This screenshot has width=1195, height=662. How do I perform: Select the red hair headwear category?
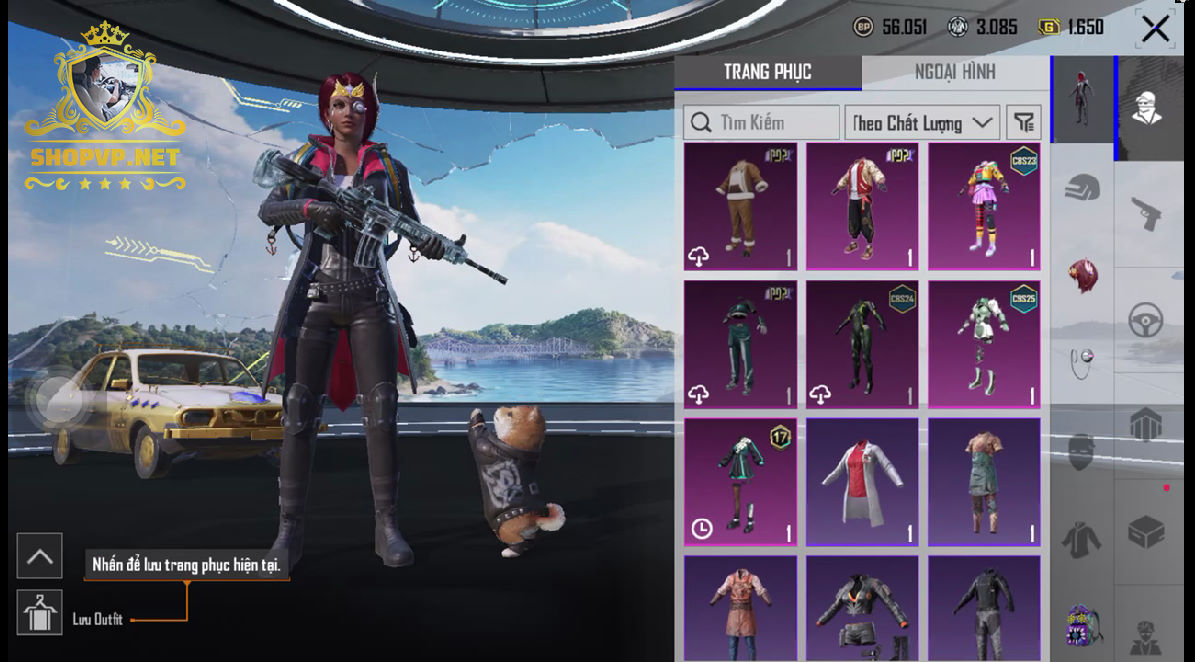click(x=1082, y=274)
